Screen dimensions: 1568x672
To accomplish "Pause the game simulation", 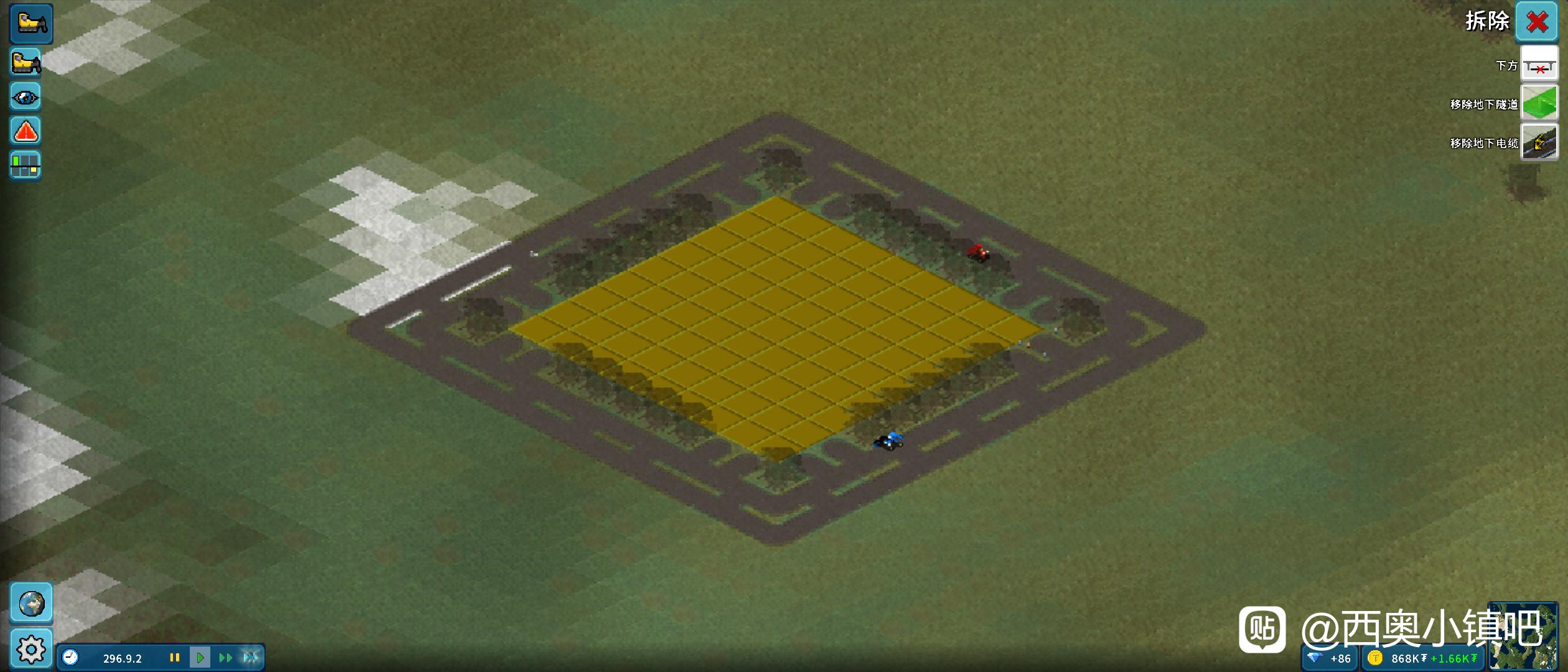I will (x=175, y=658).
